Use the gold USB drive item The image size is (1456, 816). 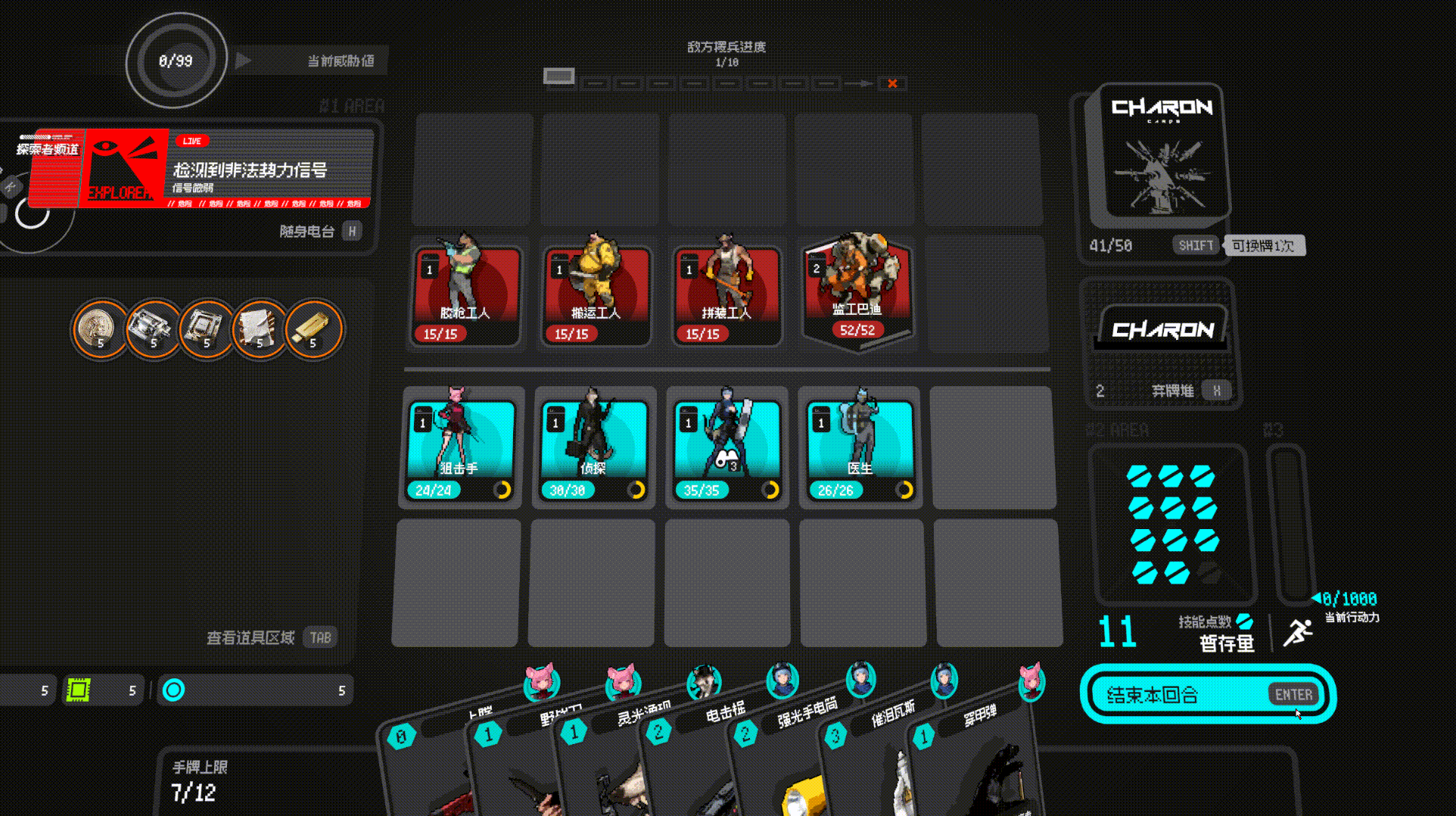(313, 329)
